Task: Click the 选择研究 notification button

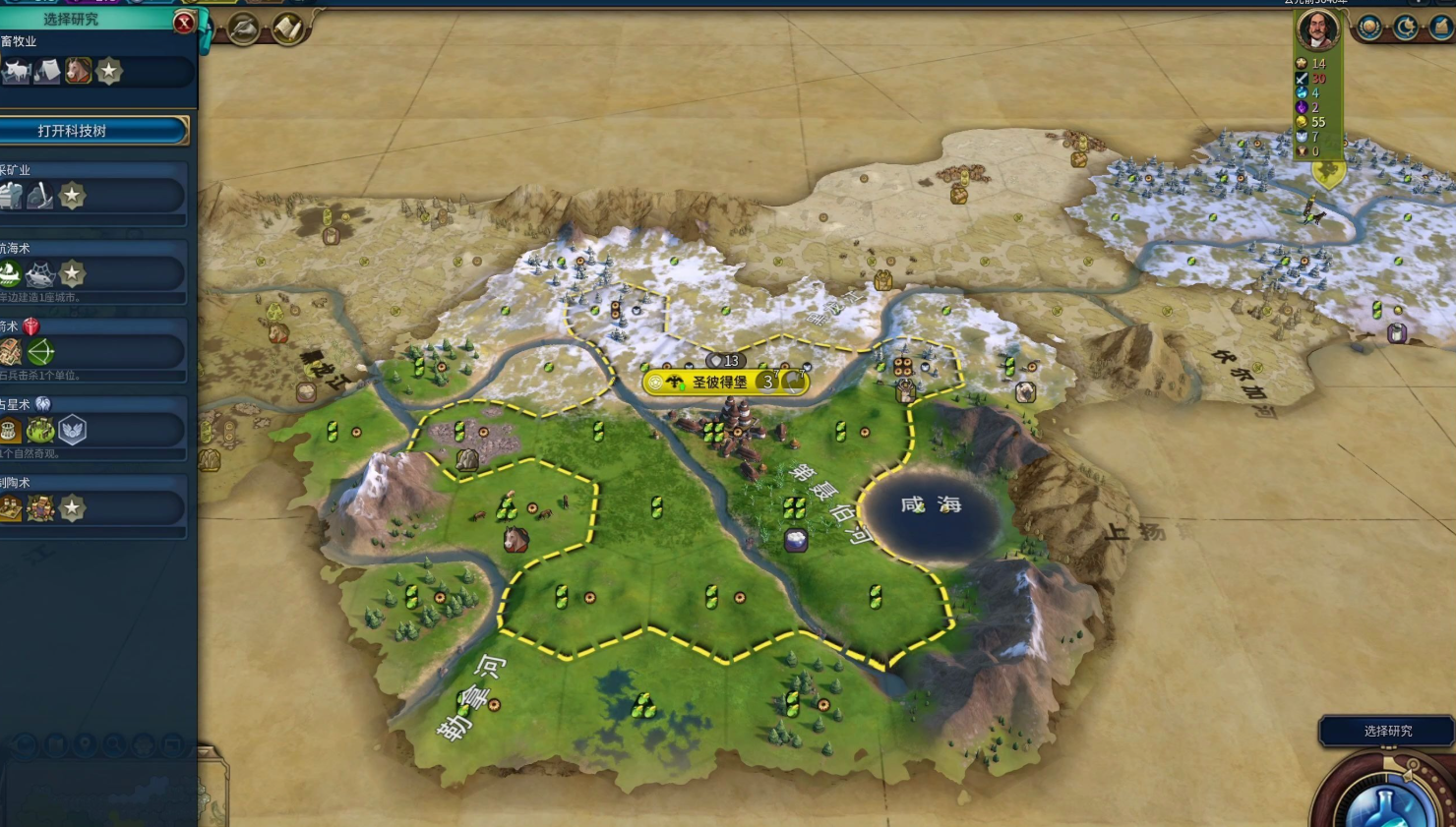Action: pos(1387,731)
